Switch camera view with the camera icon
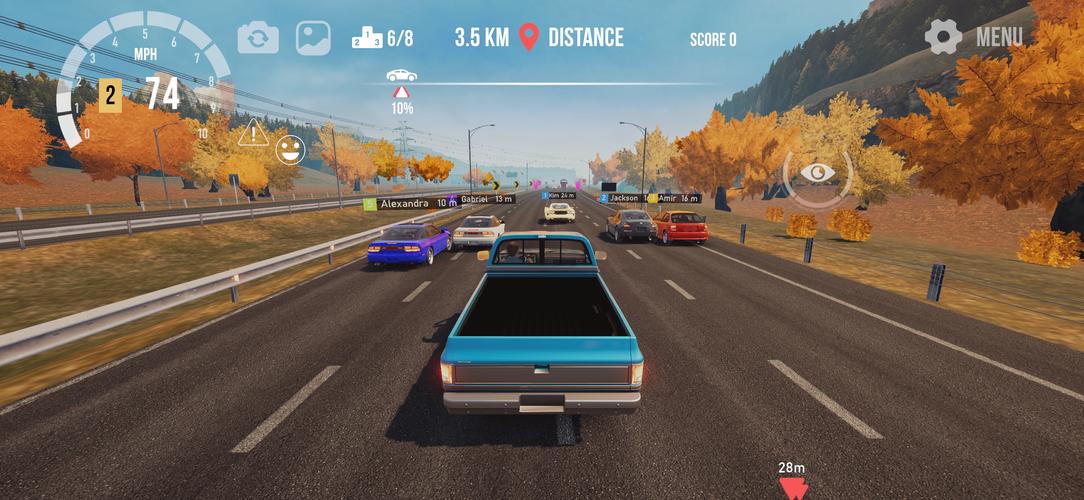The image size is (1084, 500). [x=258, y=38]
